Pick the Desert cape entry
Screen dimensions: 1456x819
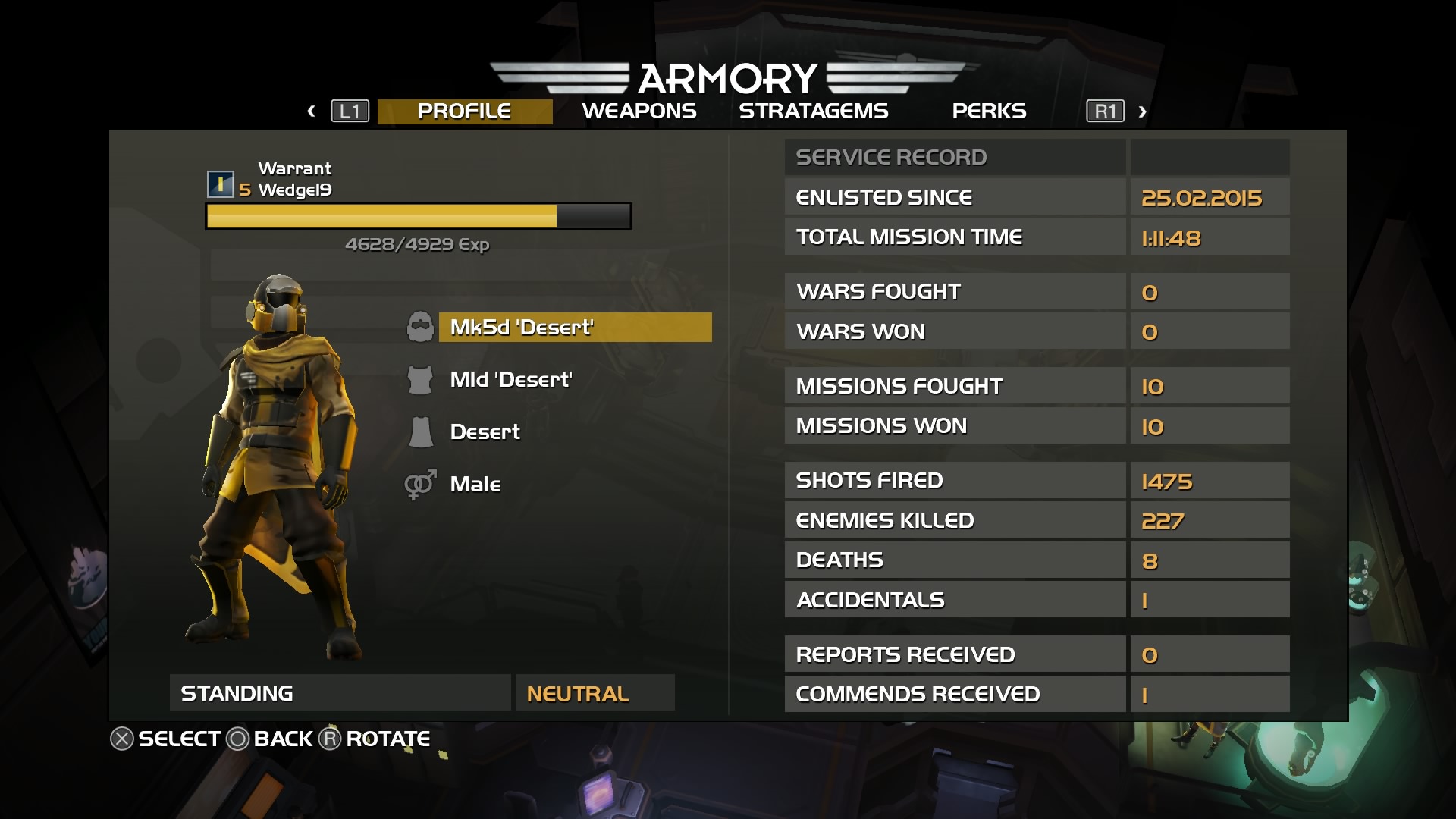485,431
